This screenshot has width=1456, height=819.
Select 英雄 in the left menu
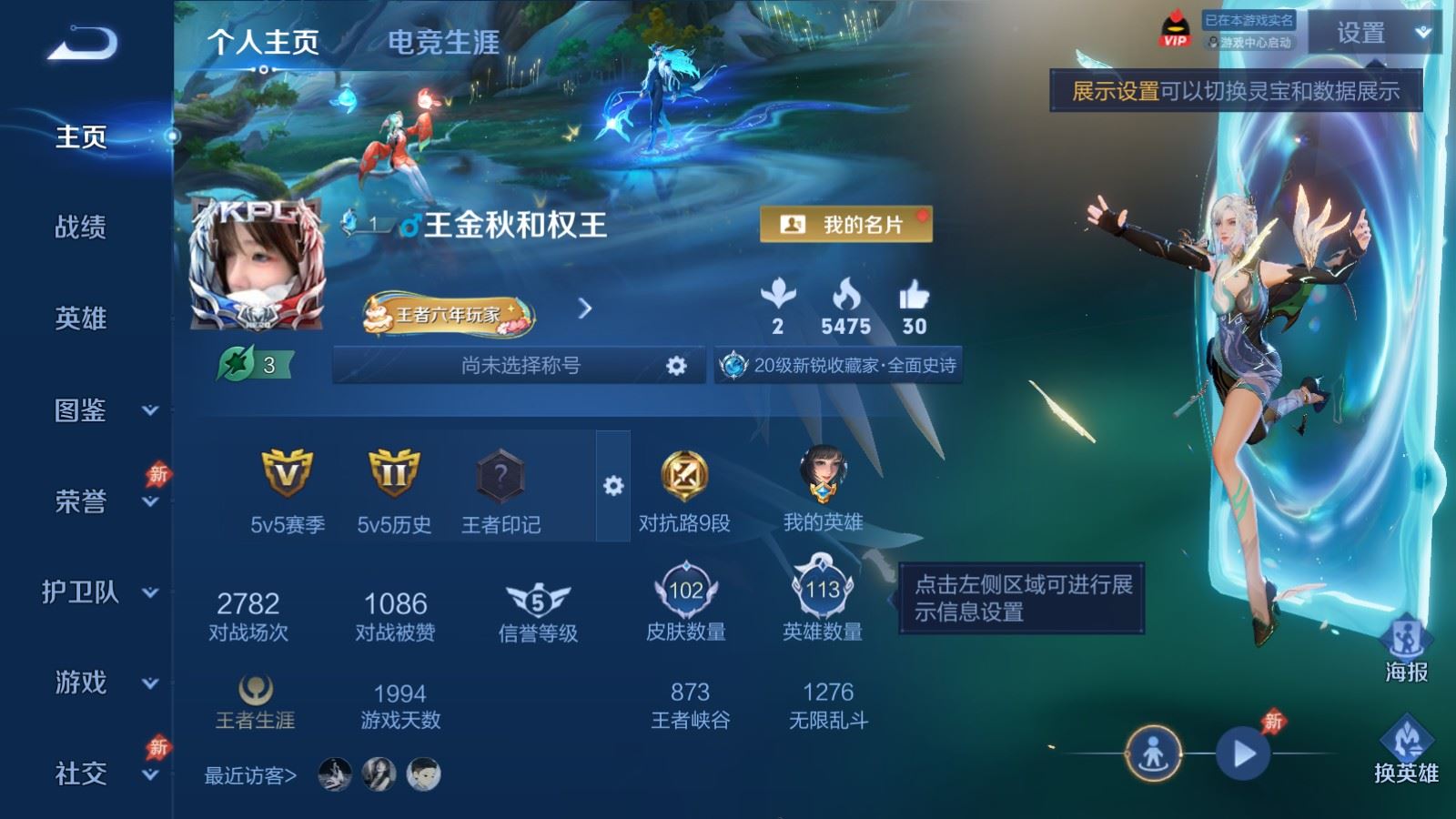(81, 318)
